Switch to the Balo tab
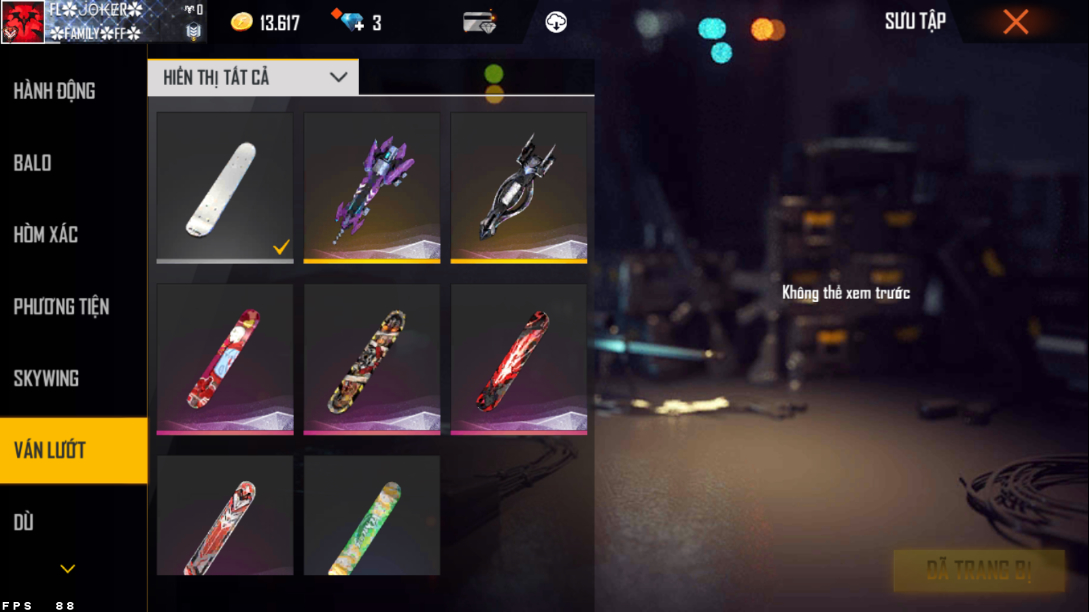 point(33,163)
